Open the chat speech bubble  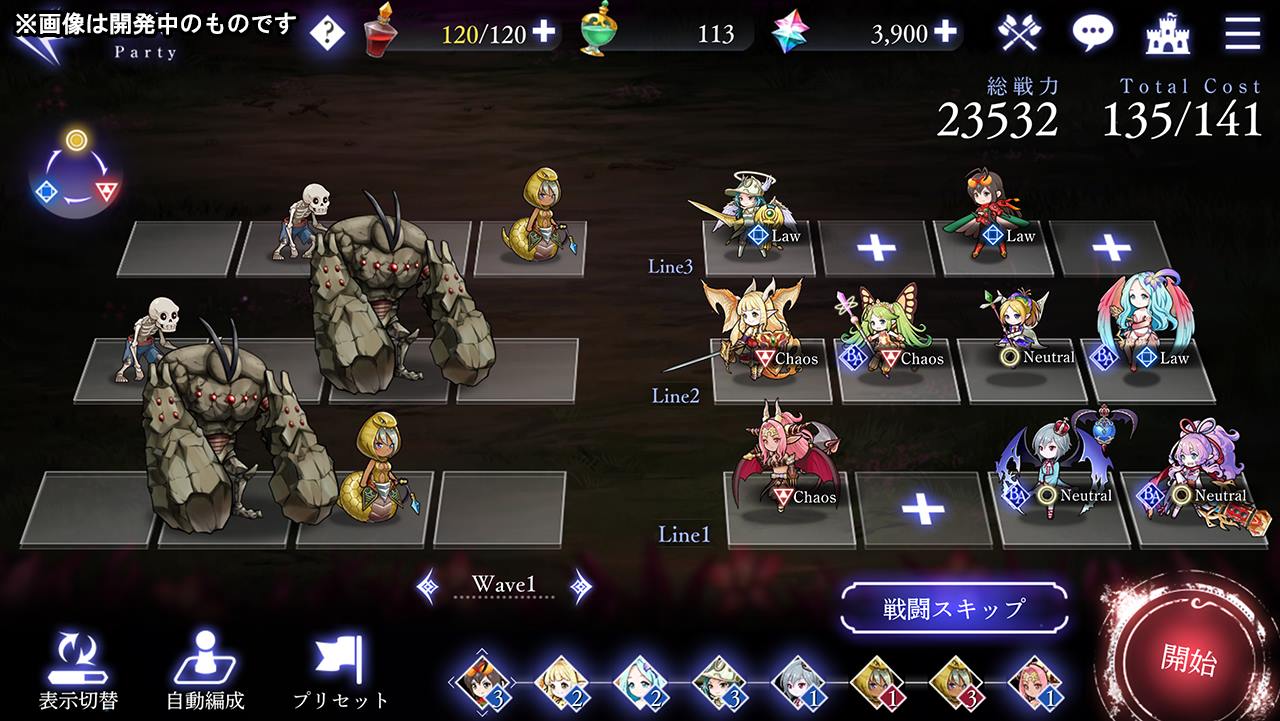[x=1092, y=33]
